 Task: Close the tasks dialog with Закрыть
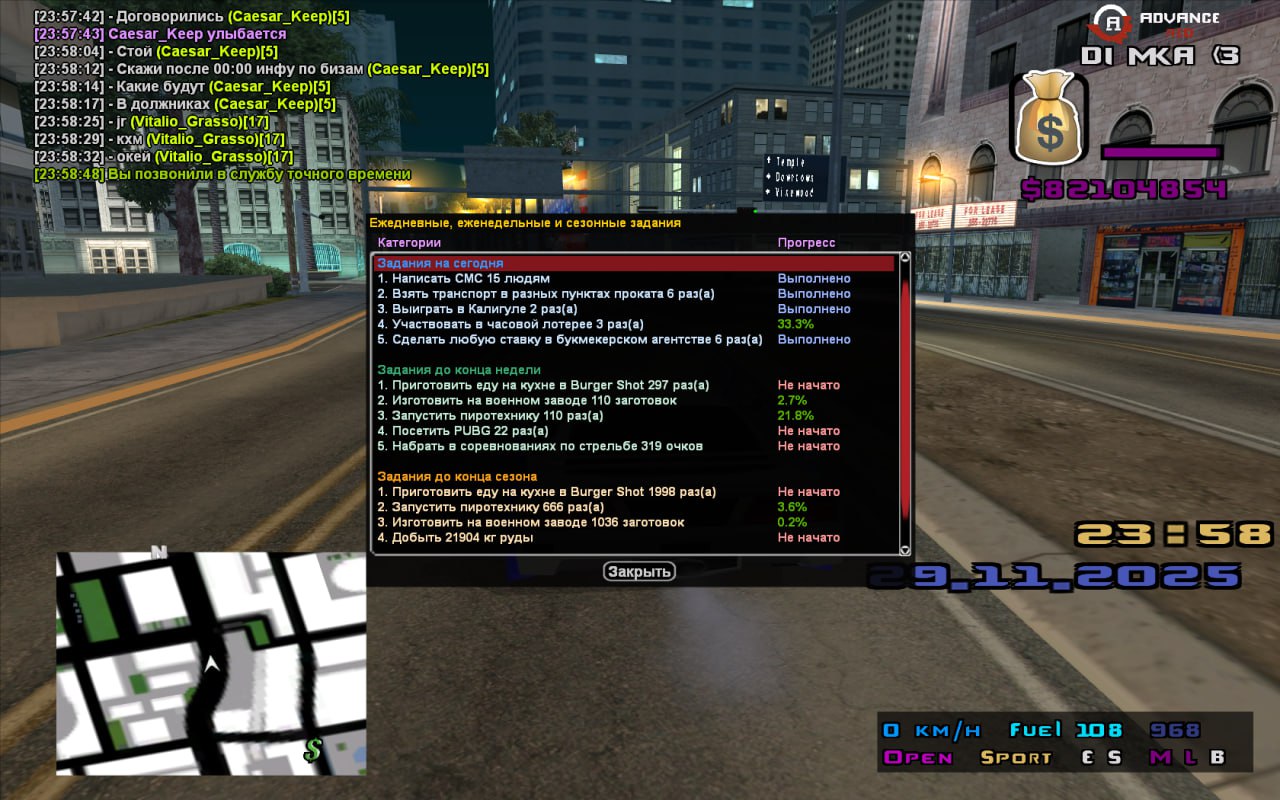pyautogui.click(x=639, y=571)
